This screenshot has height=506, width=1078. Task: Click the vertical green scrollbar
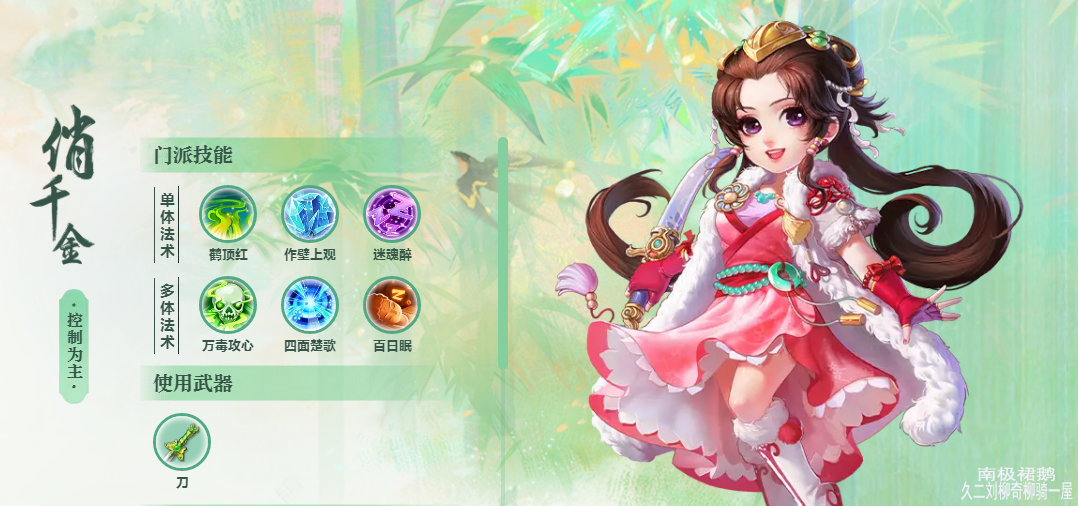coord(502,253)
